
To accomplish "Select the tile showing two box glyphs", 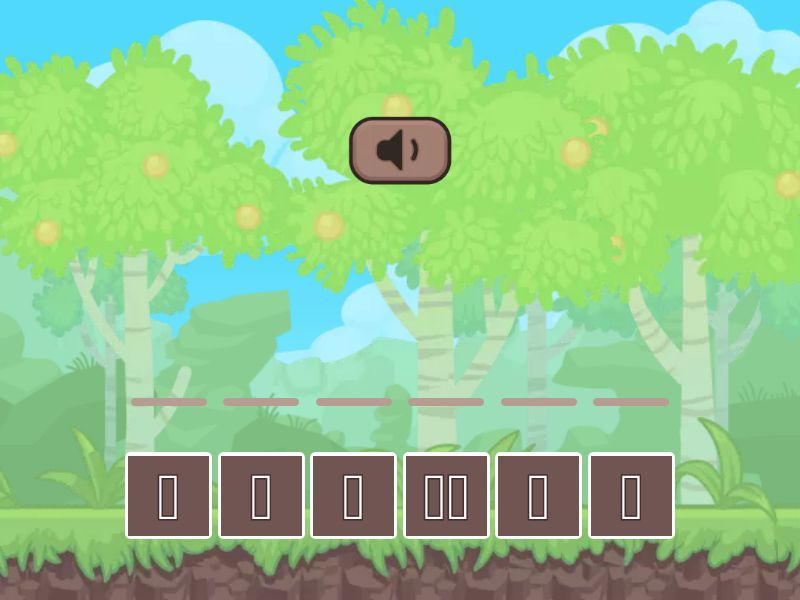I will pos(446,496).
